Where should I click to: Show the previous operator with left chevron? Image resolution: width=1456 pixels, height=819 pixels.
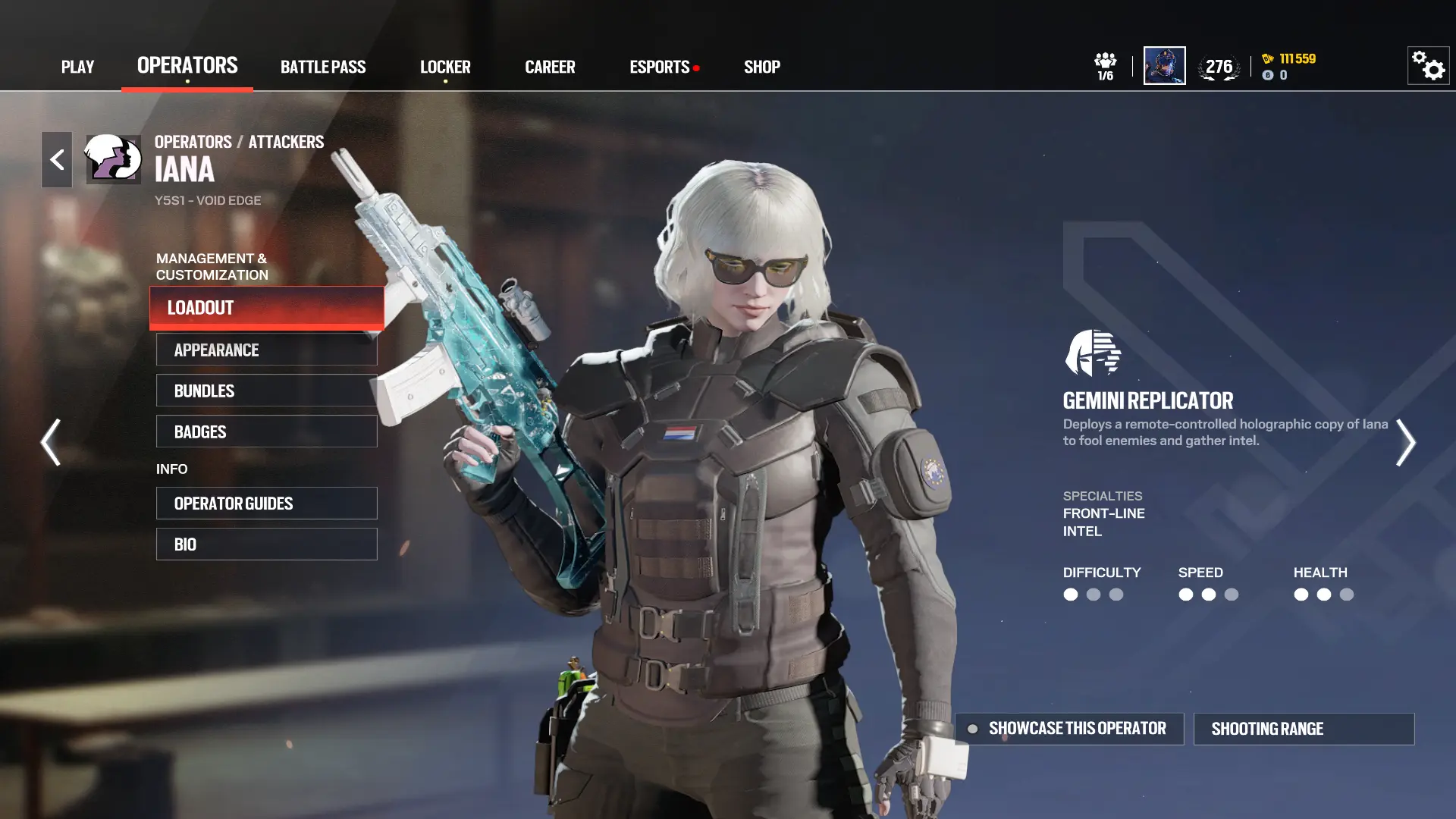point(51,442)
